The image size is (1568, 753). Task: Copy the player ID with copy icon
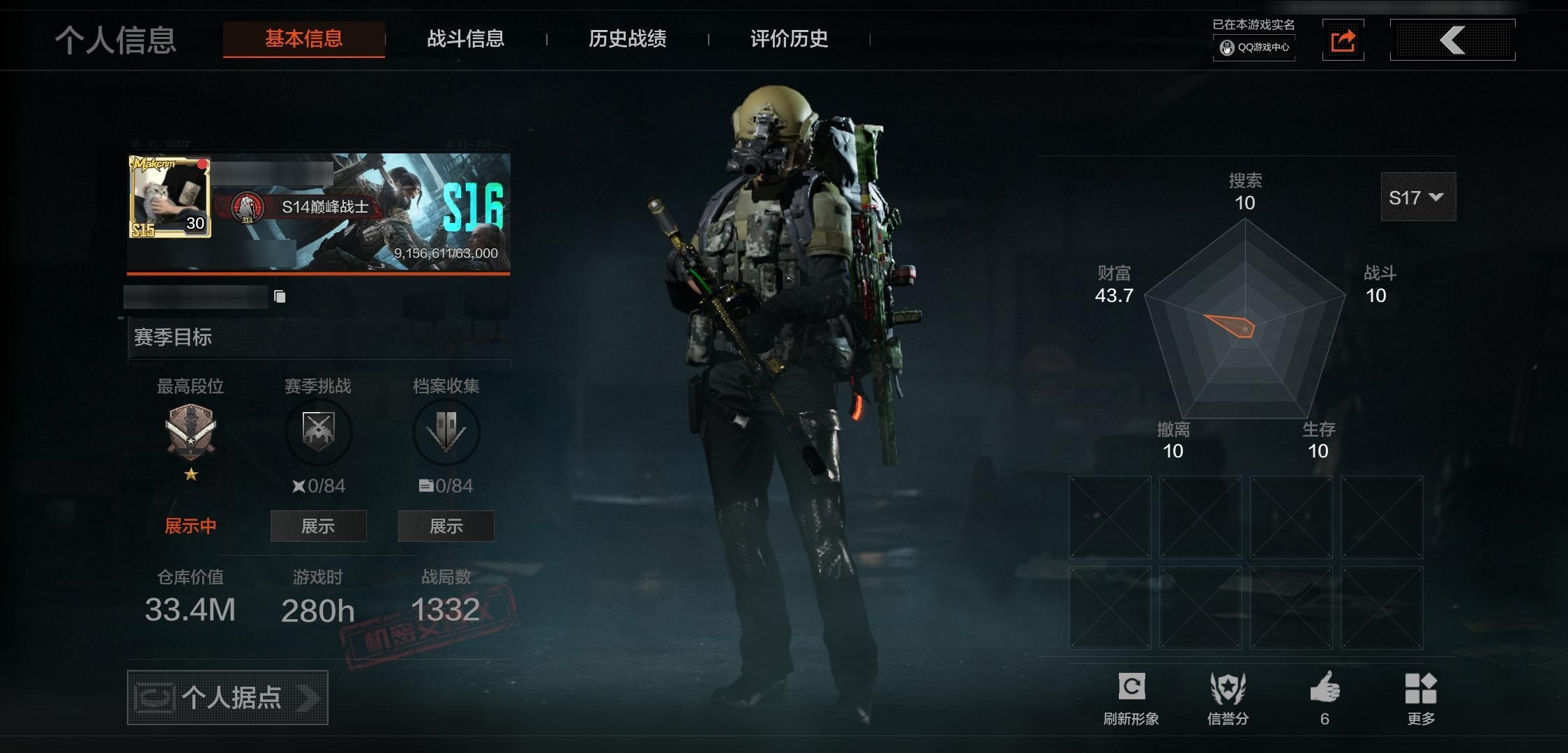pos(280,297)
